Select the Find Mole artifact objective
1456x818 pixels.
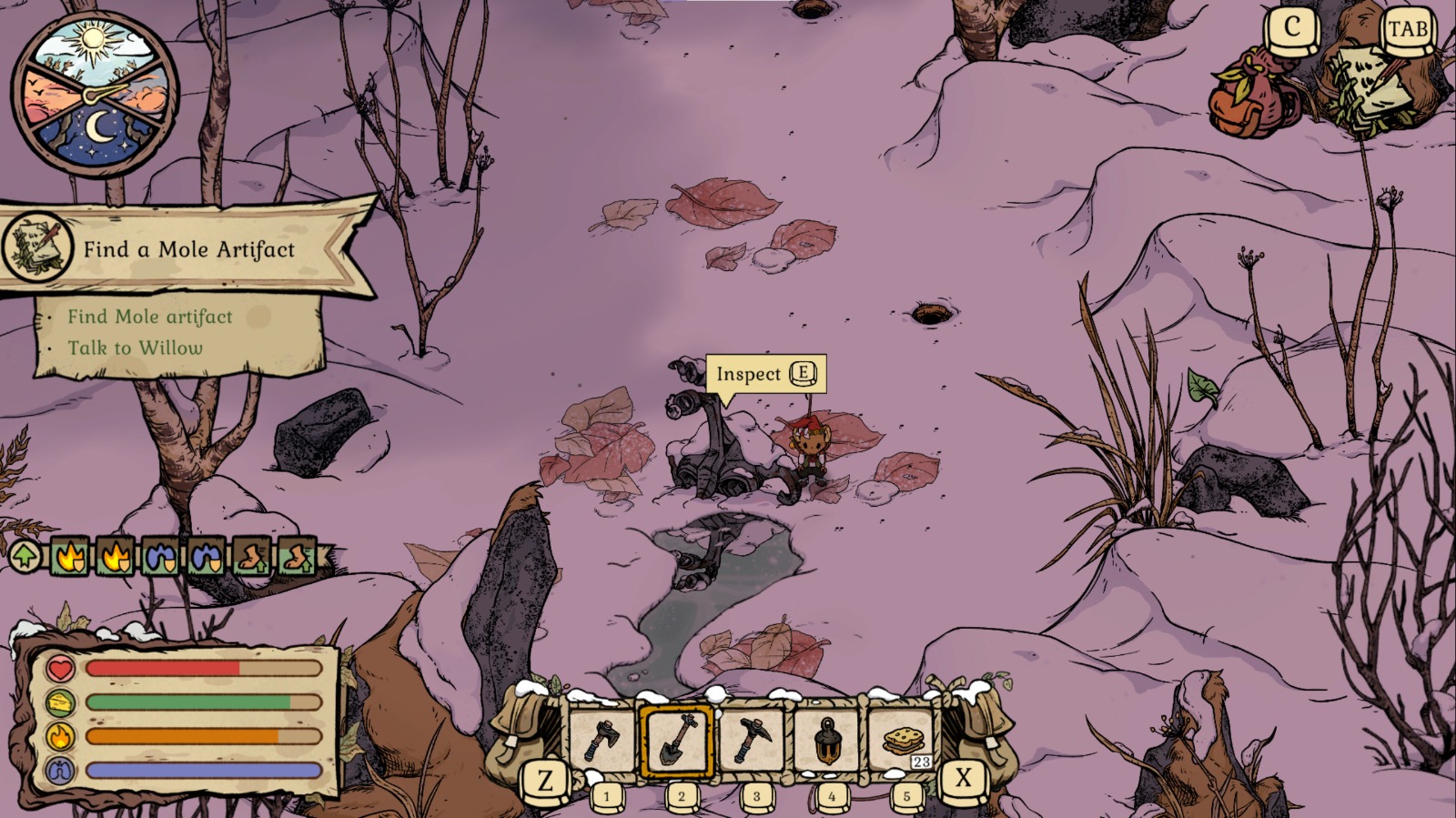[x=150, y=317]
